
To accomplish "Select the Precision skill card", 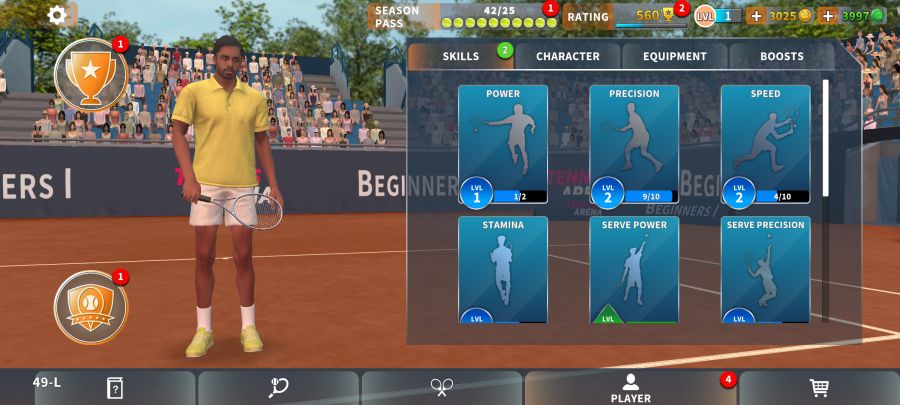I will (634, 145).
